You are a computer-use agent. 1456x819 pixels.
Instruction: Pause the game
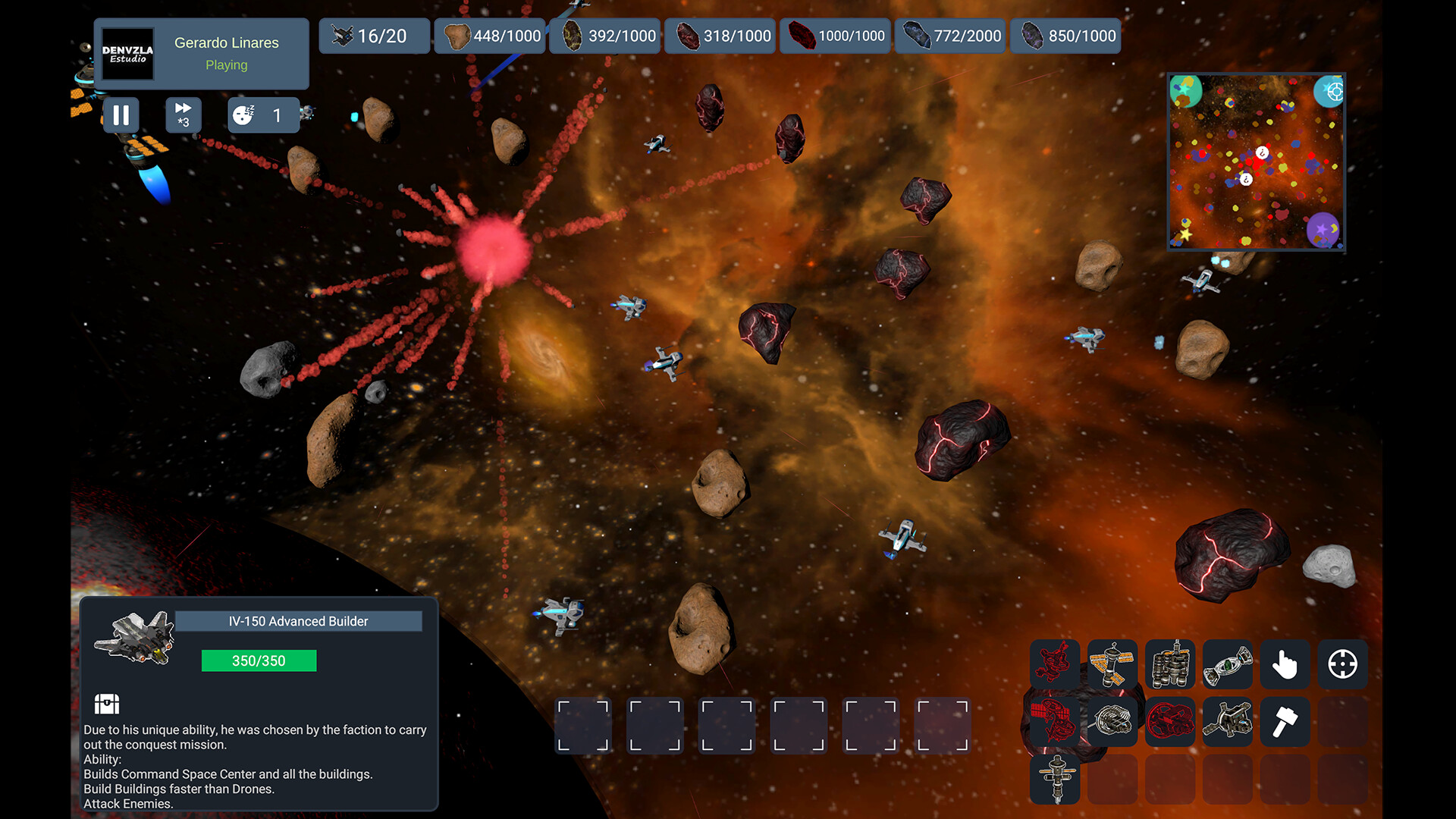[121, 115]
